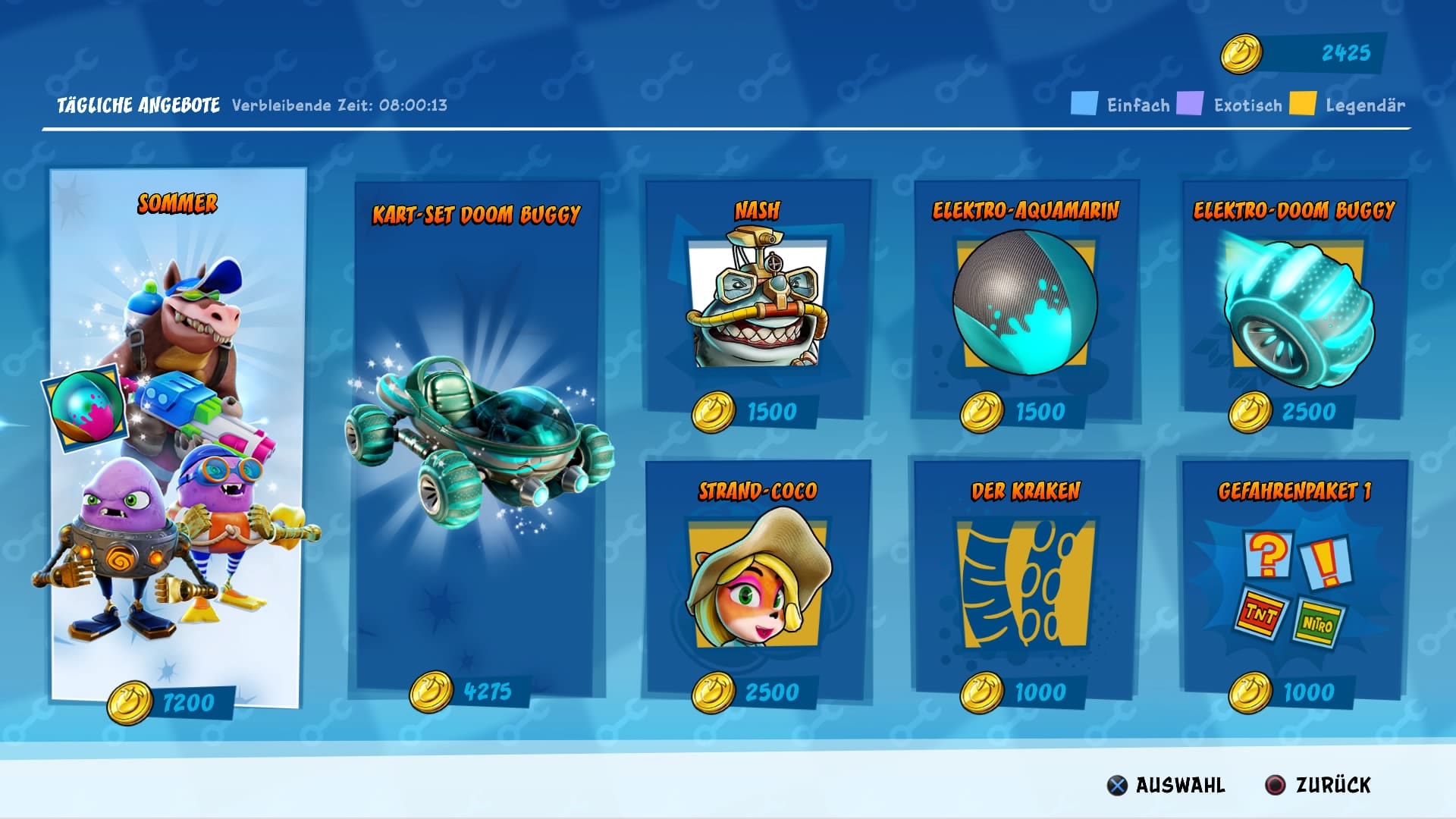
Task: Pick the Der Kraken decal offer
Action: coord(1025,580)
